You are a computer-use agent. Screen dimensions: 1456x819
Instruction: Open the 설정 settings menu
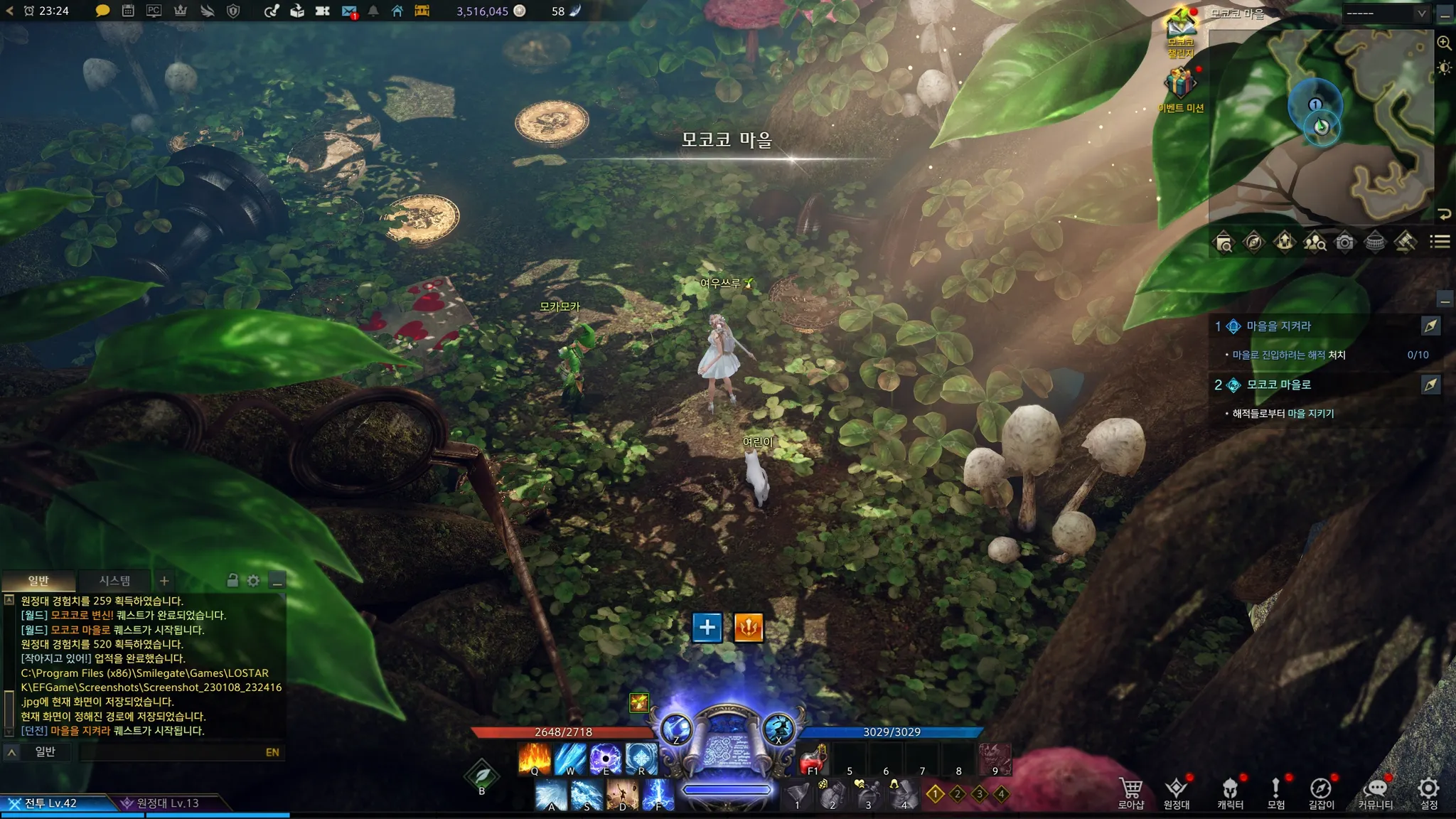point(1428,792)
